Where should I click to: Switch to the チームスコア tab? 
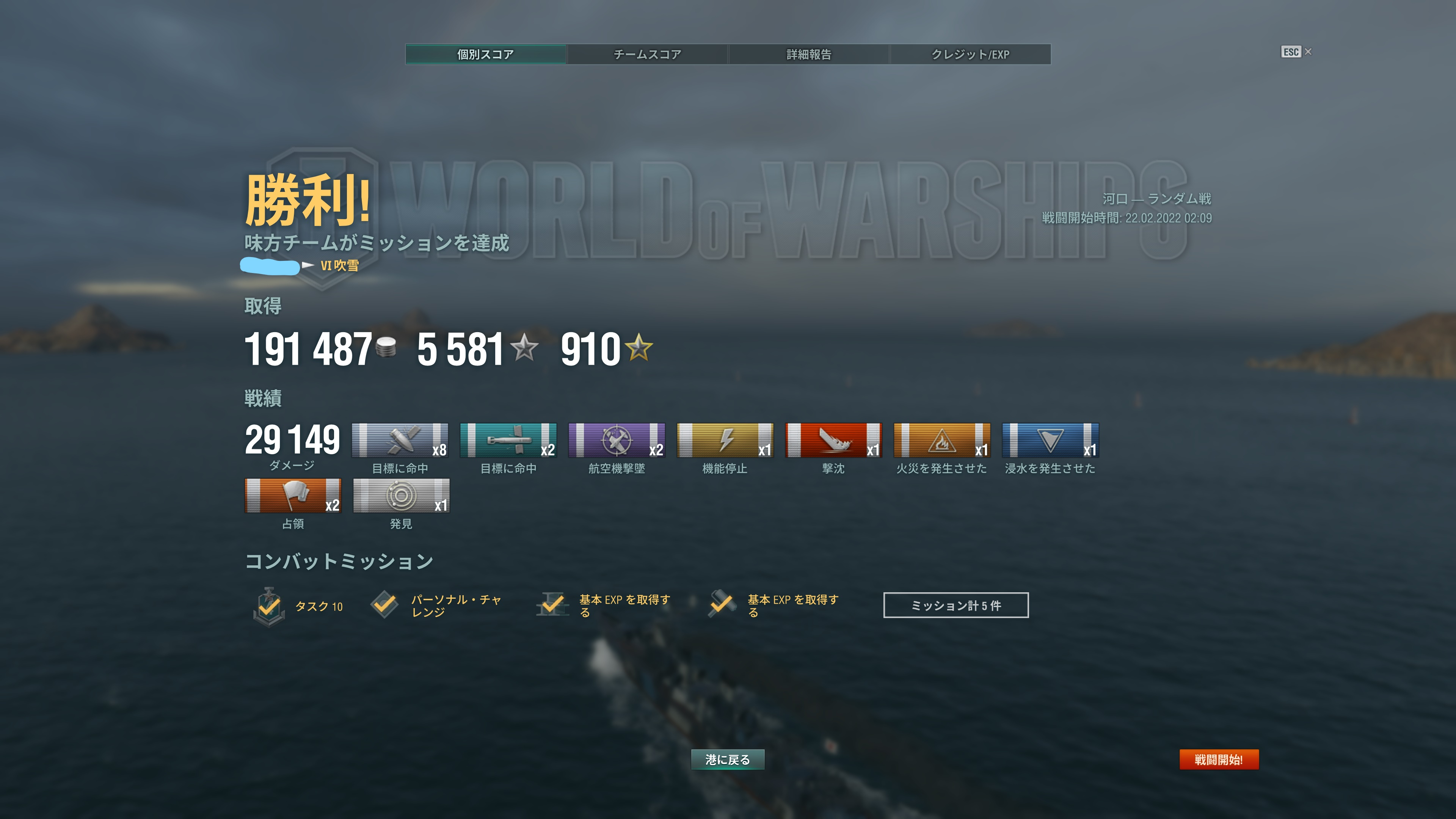point(648,54)
